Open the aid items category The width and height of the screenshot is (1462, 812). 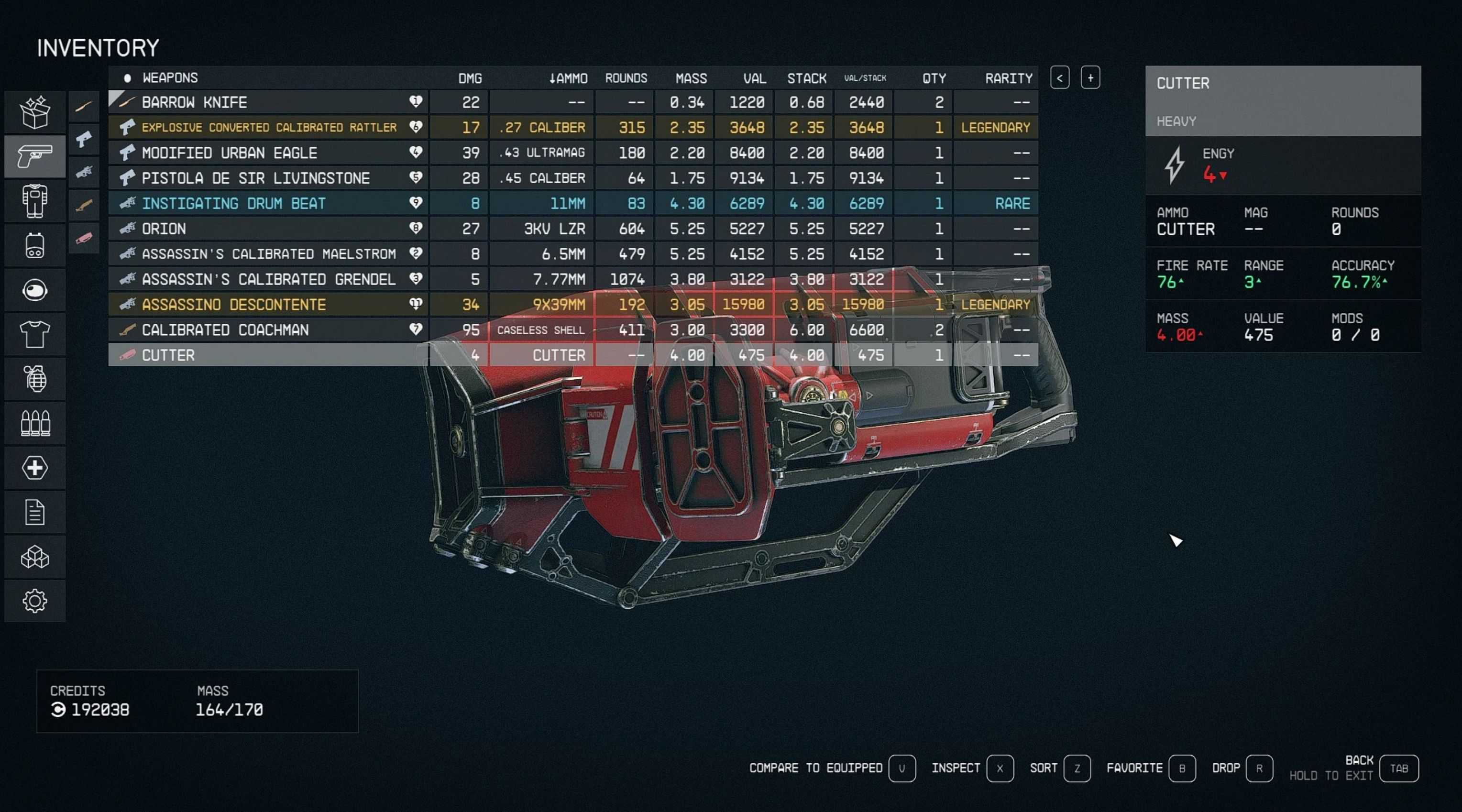tap(34, 468)
